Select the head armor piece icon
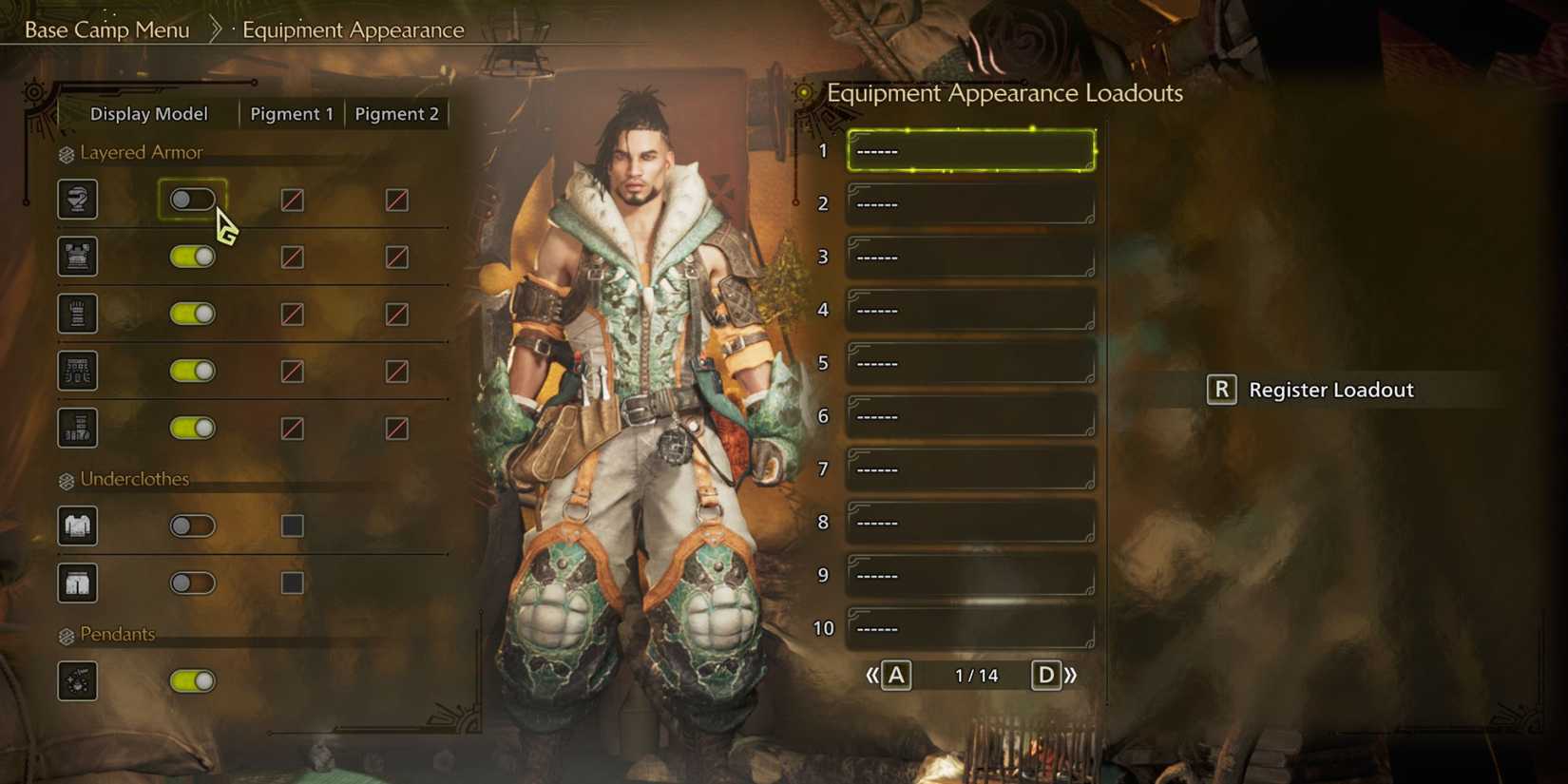 tap(77, 200)
